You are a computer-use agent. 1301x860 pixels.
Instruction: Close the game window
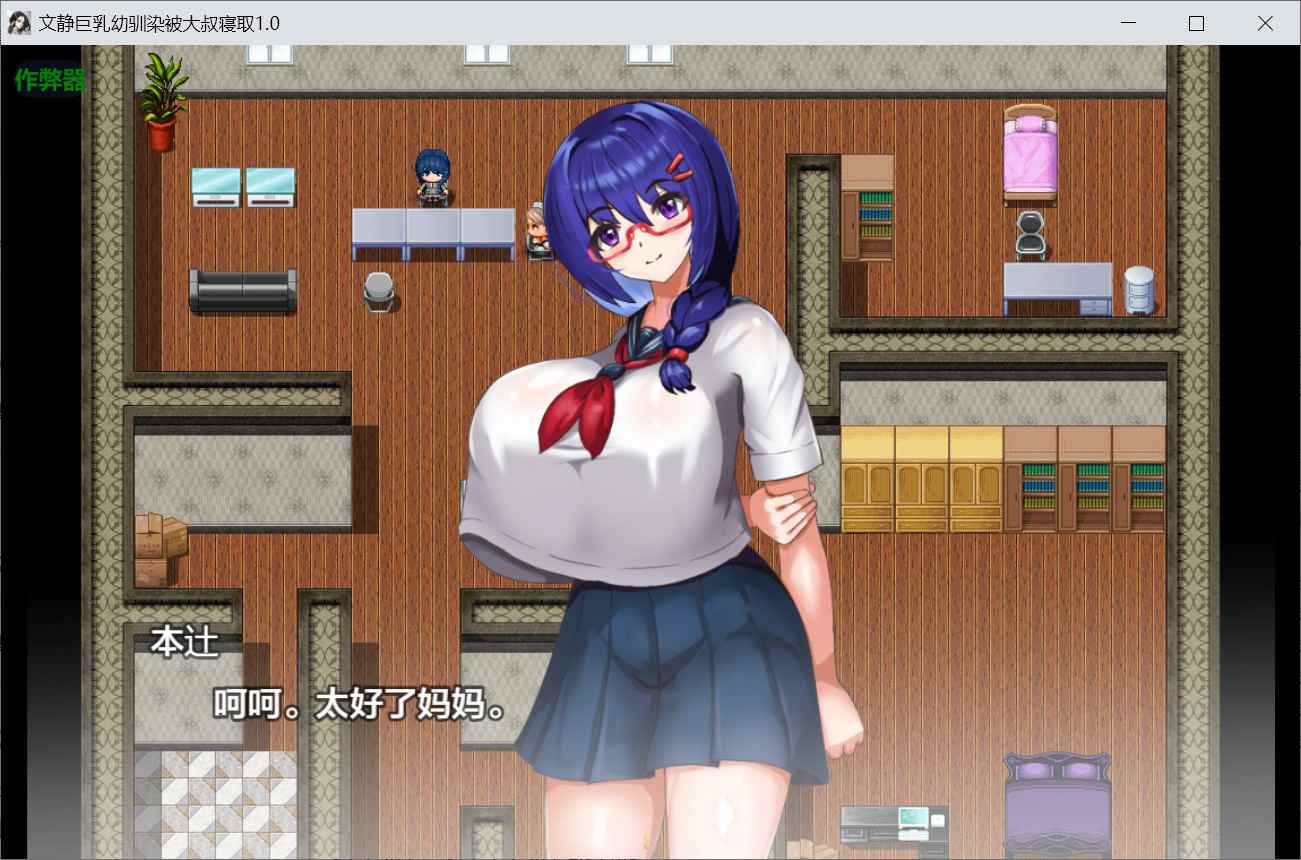click(x=1265, y=23)
